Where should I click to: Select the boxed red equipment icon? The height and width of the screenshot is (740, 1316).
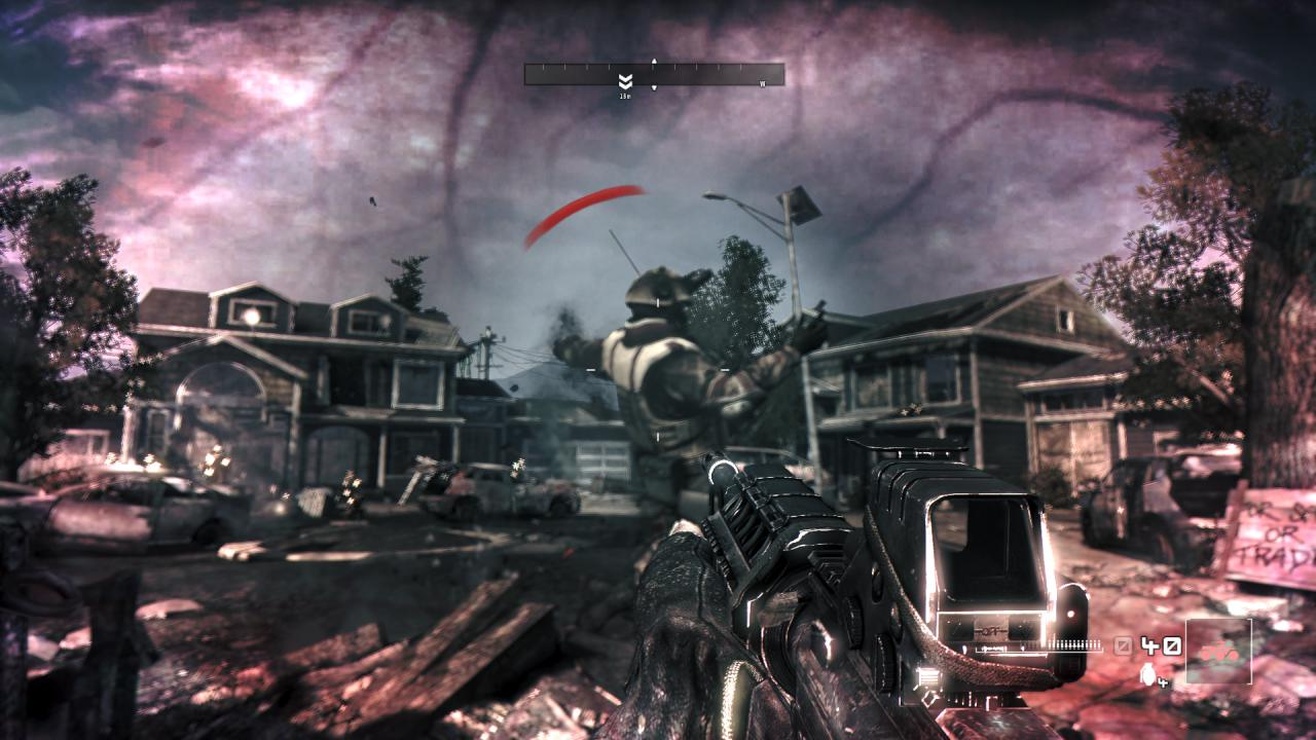[x=1218, y=653]
